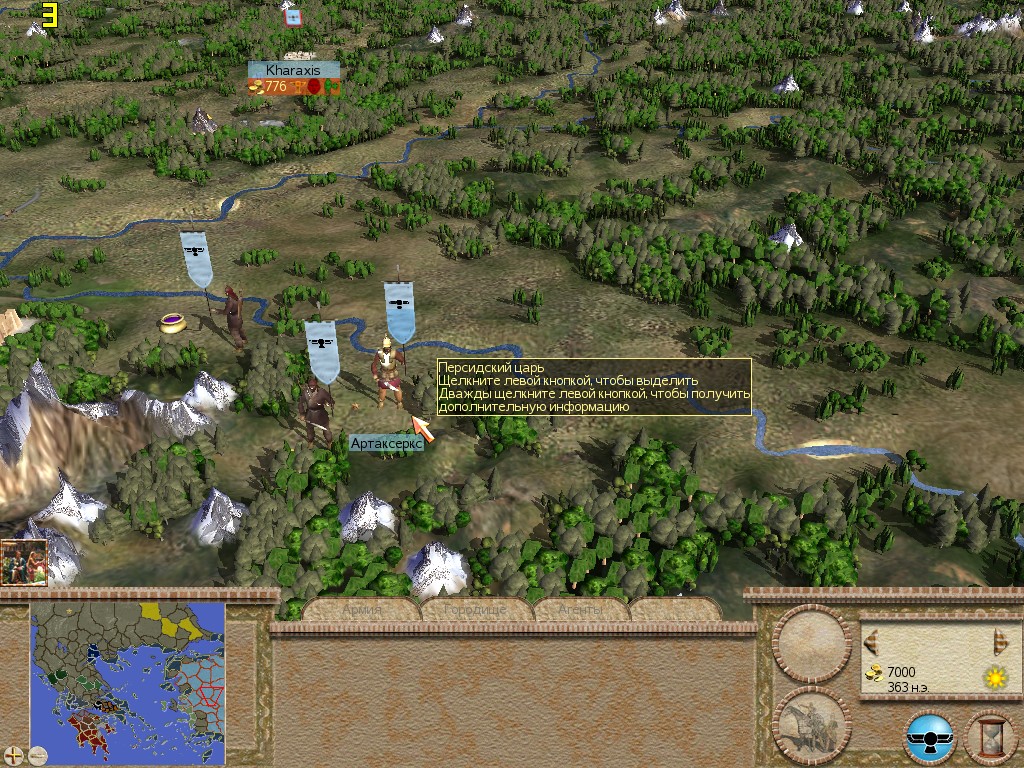Viewport: 1024px width, 768px height.
Task: Click the horseman recruitment round button
Action: coord(812,724)
